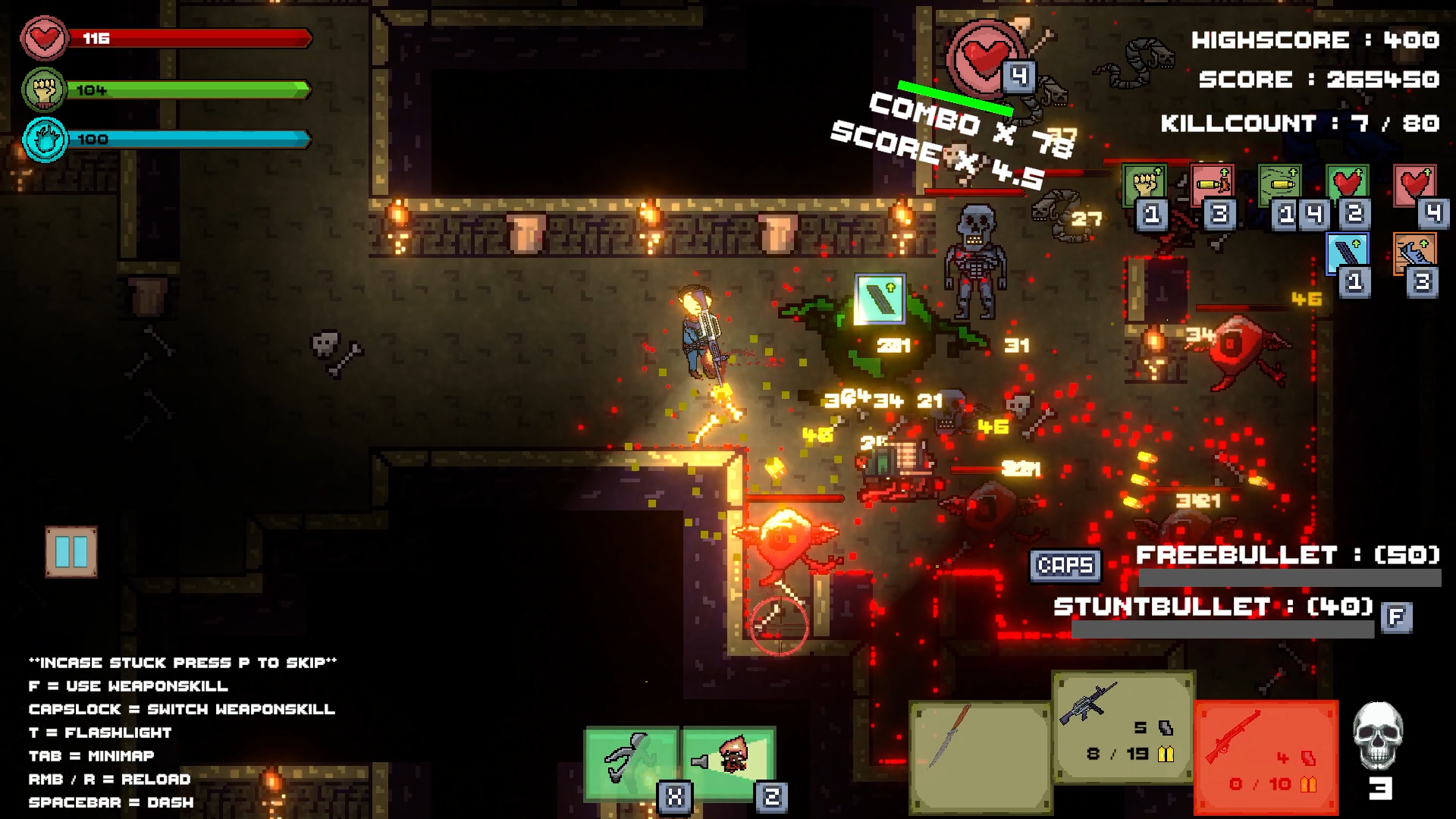Switch to the assault rifle slot
This screenshot has width=1456, height=819.
pyautogui.click(x=1123, y=726)
